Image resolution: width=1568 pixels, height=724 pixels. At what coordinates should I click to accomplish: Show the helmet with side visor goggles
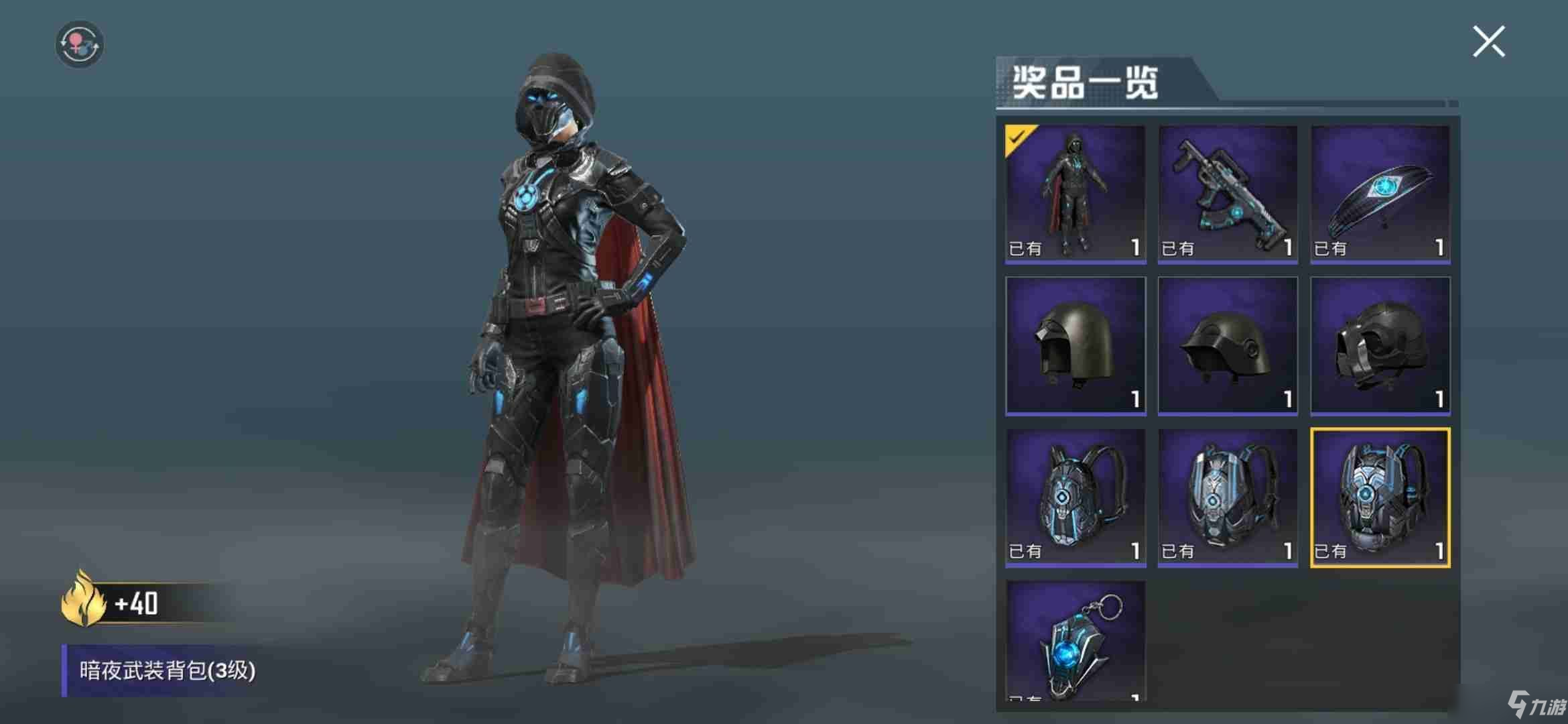[x=1380, y=346]
